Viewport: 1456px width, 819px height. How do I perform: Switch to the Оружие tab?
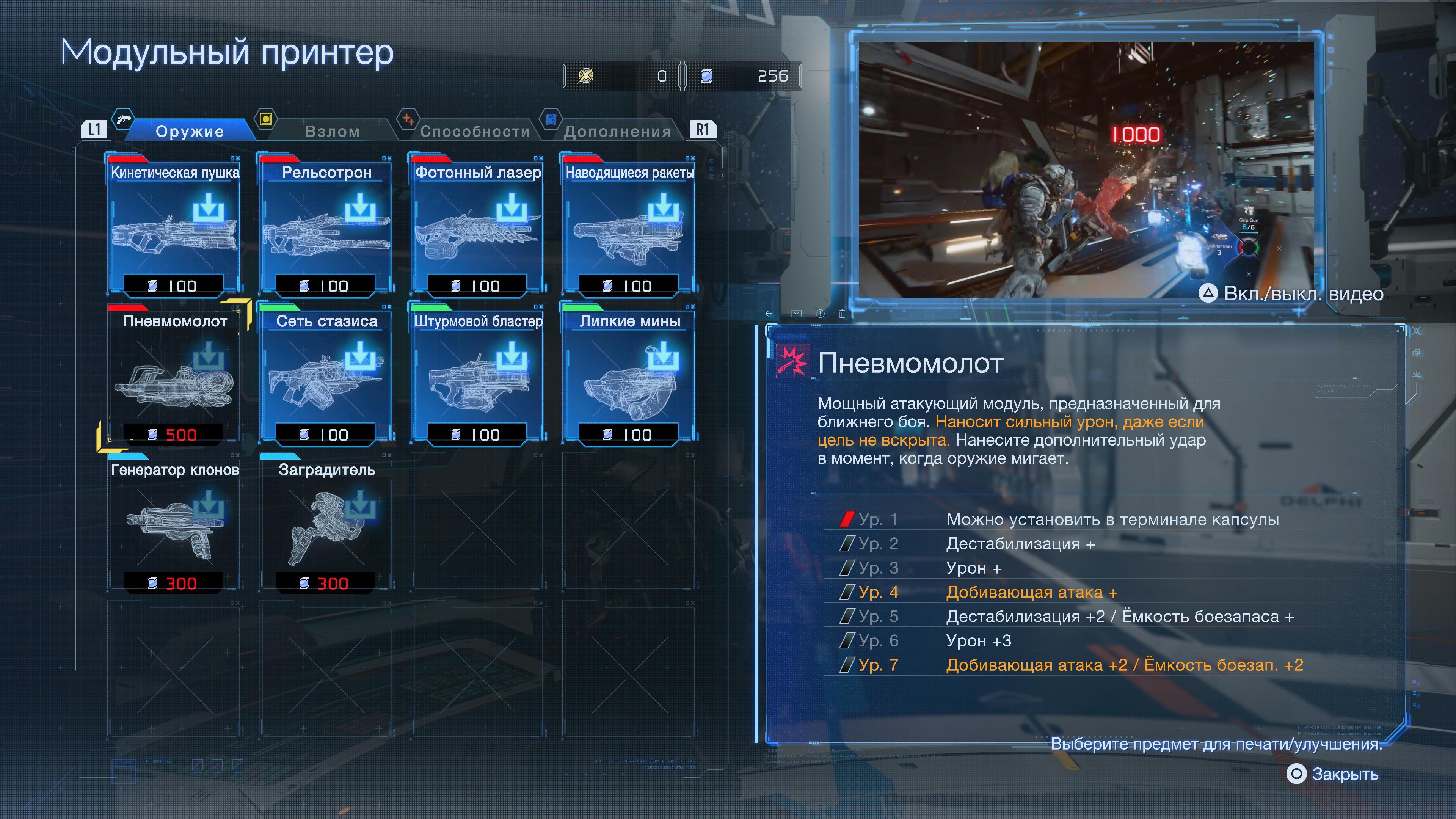point(189,131)
